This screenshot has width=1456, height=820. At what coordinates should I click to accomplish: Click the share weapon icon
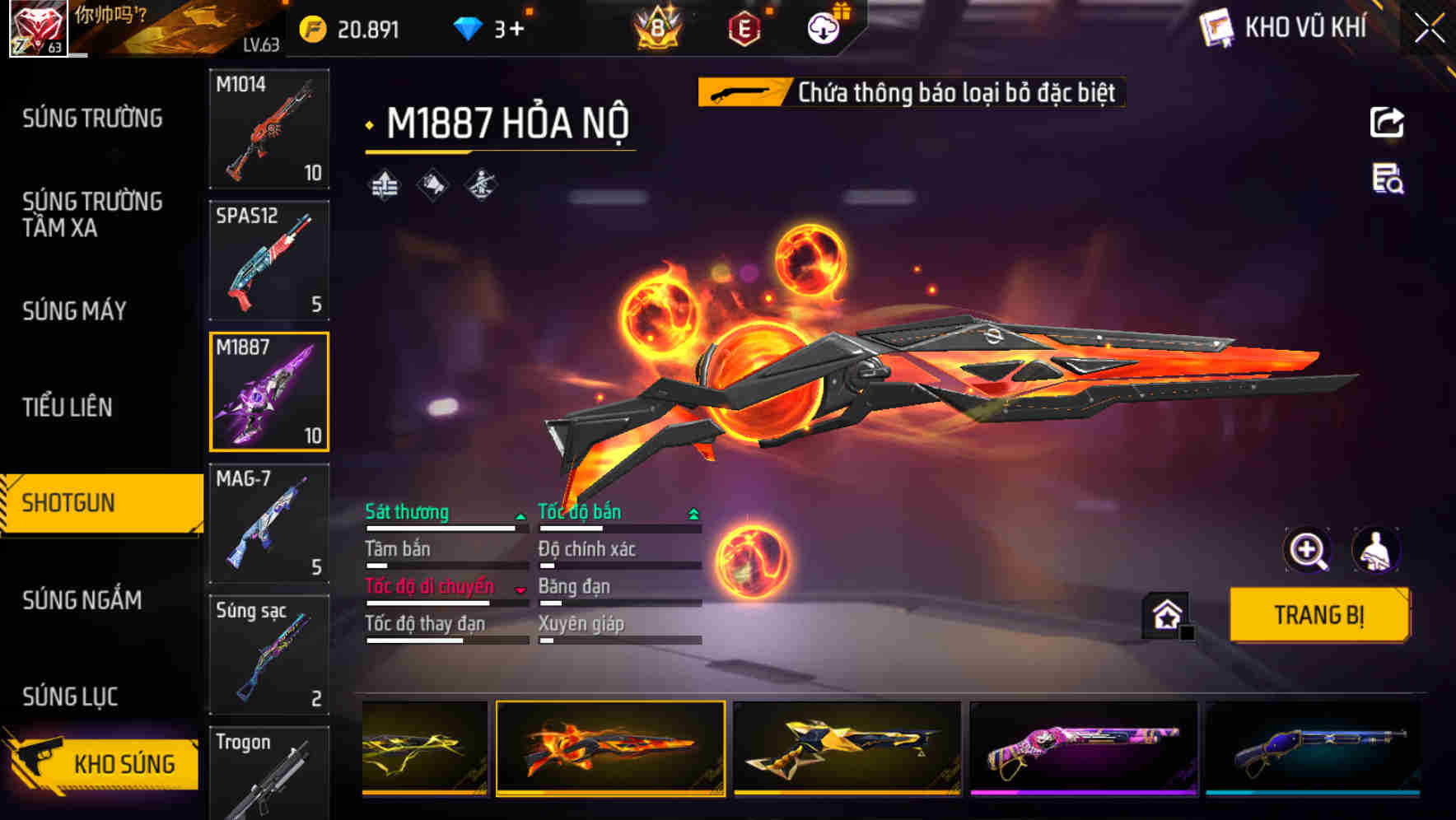1388,122
